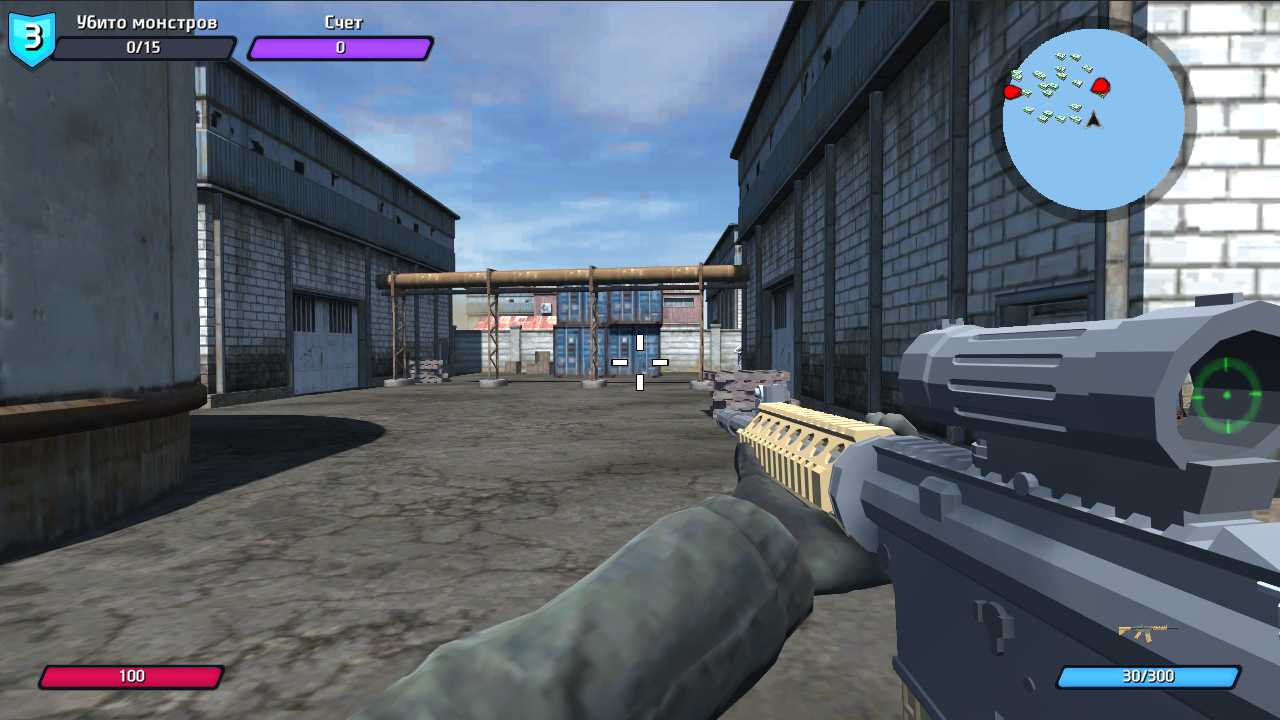
Task: Click the black player arrow on the minimap
Action: click(1092, 119)
